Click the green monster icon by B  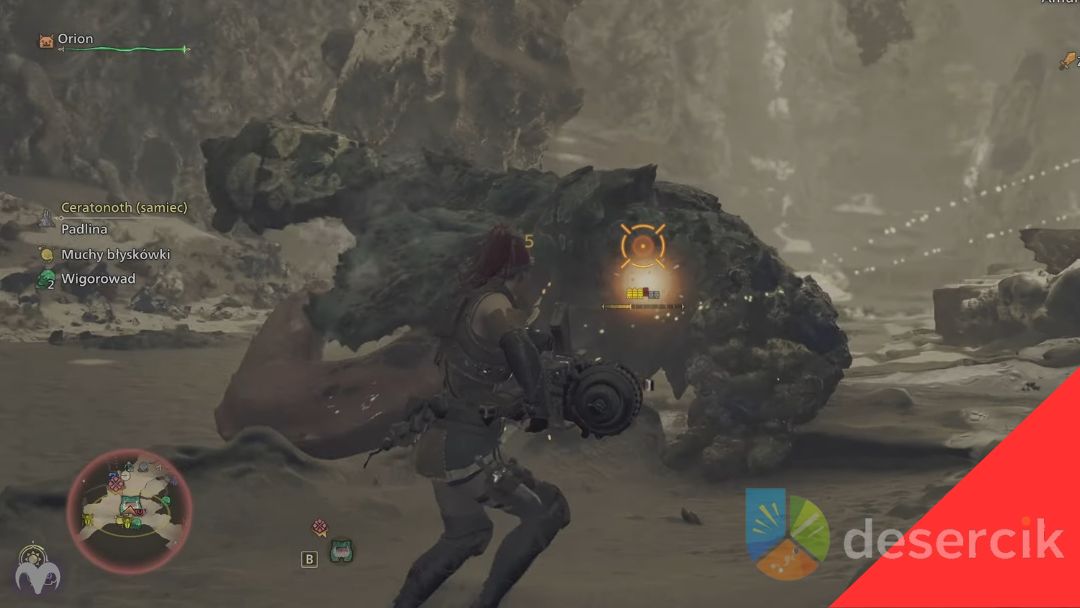(x=342, y=551)
